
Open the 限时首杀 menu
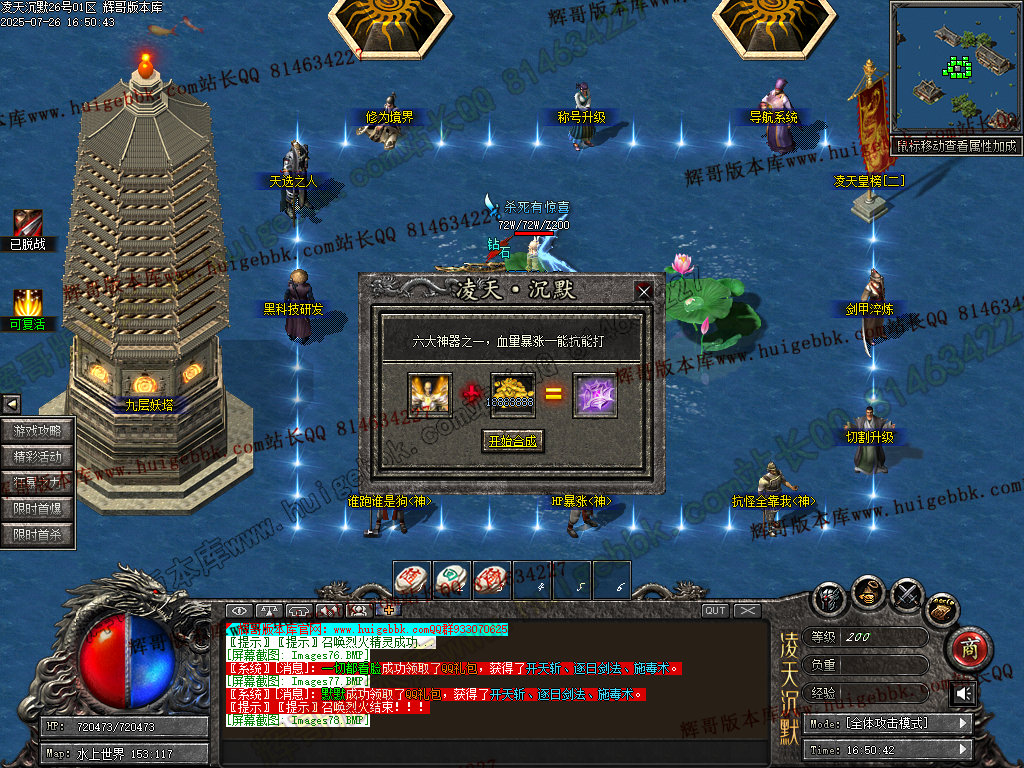point(38,535)
